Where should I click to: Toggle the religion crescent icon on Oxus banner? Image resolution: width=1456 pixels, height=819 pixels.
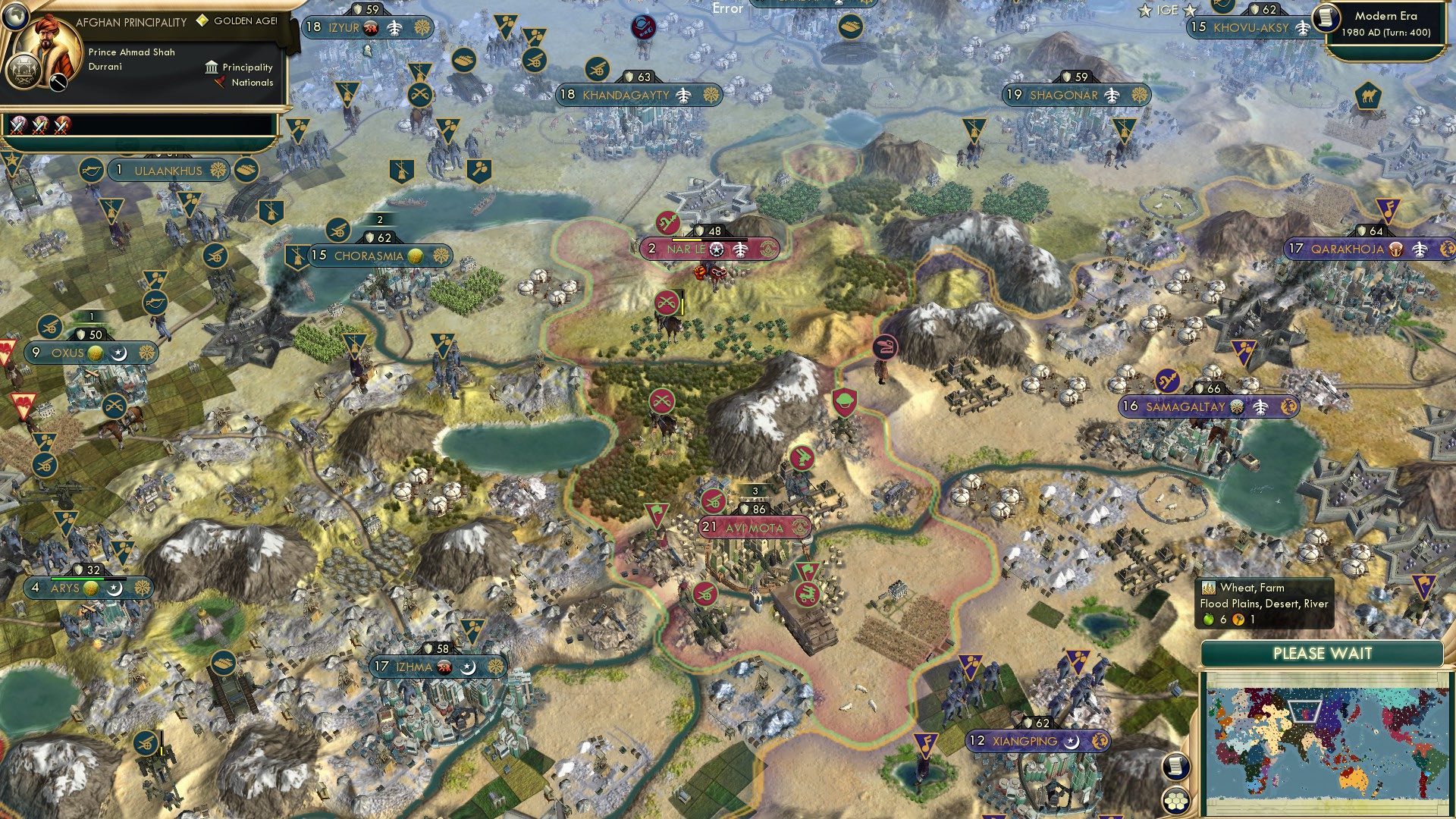pos(118,353)
